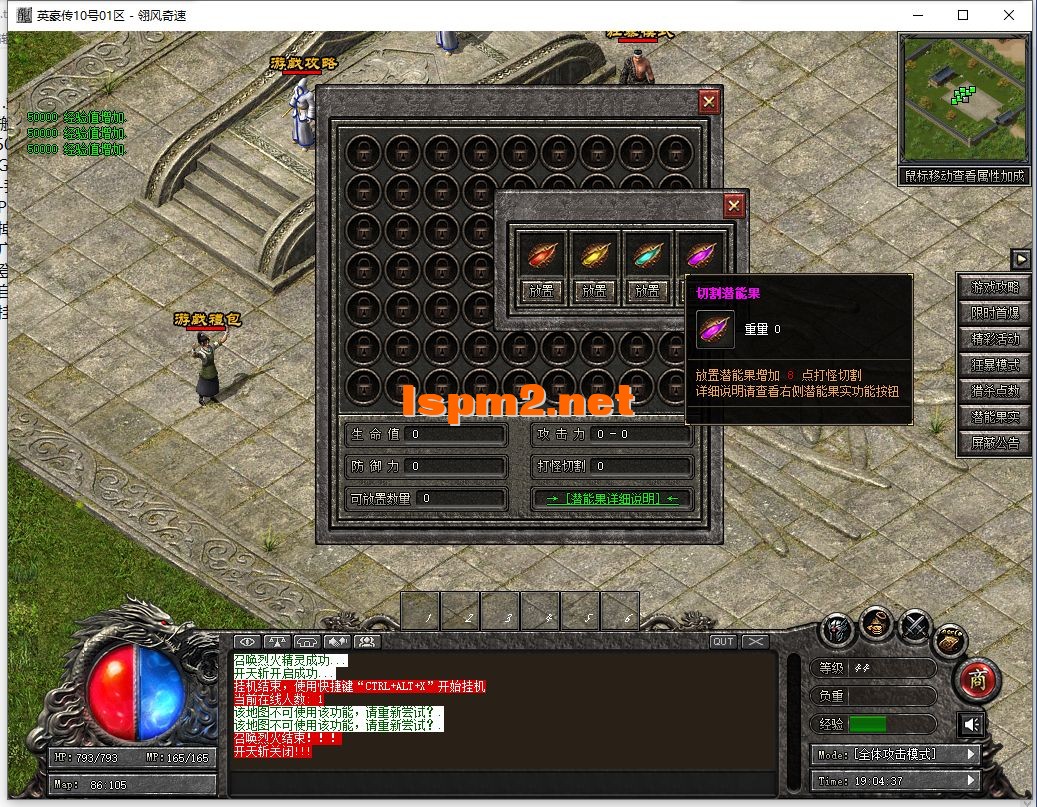The width and height of the screenshot is (1037, 807).
Task: Maximize the game window
Action: coord(963,15)
